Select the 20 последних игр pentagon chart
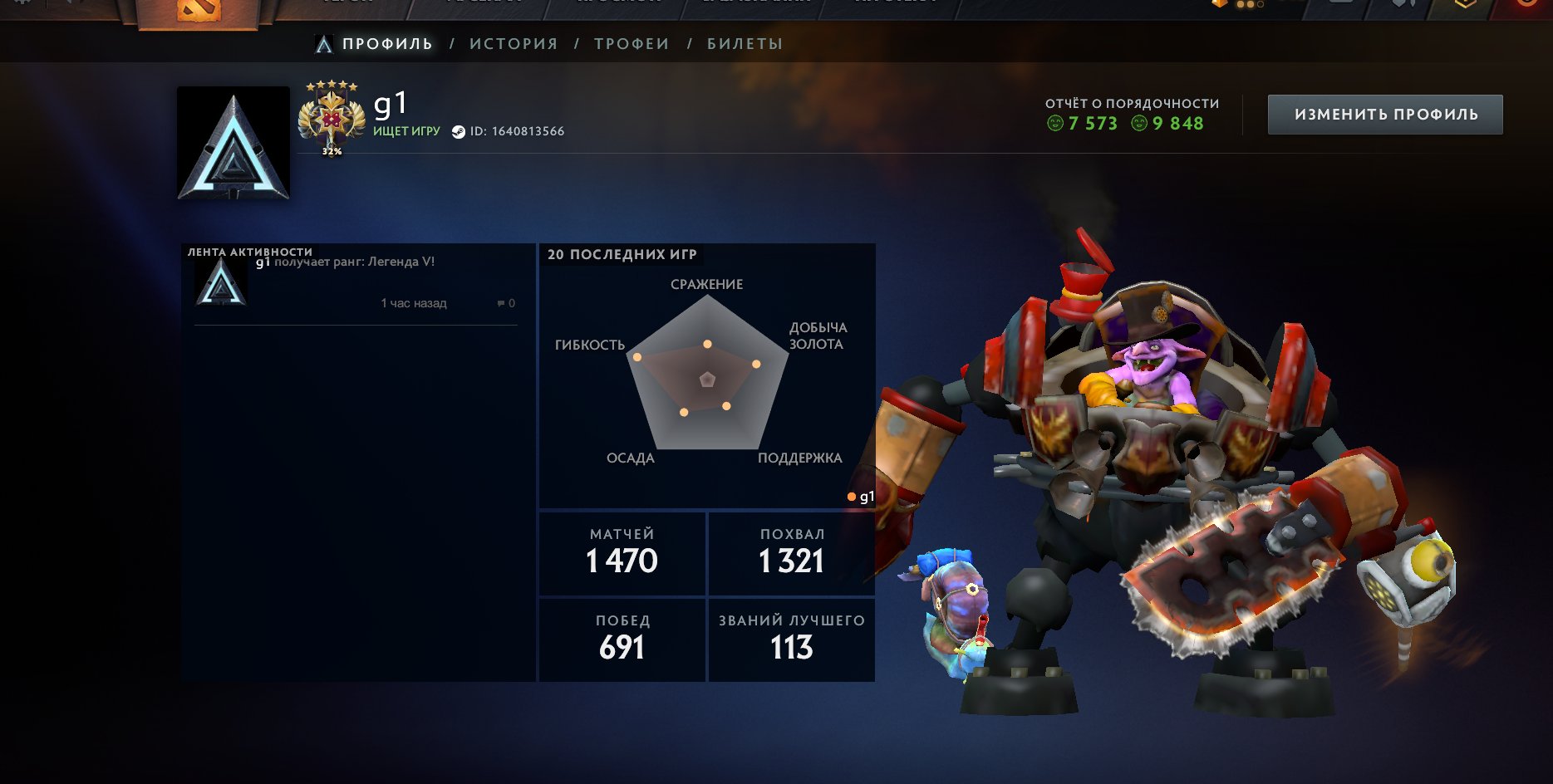Screen dimensions: 1553x784 (x=707, y=379)
